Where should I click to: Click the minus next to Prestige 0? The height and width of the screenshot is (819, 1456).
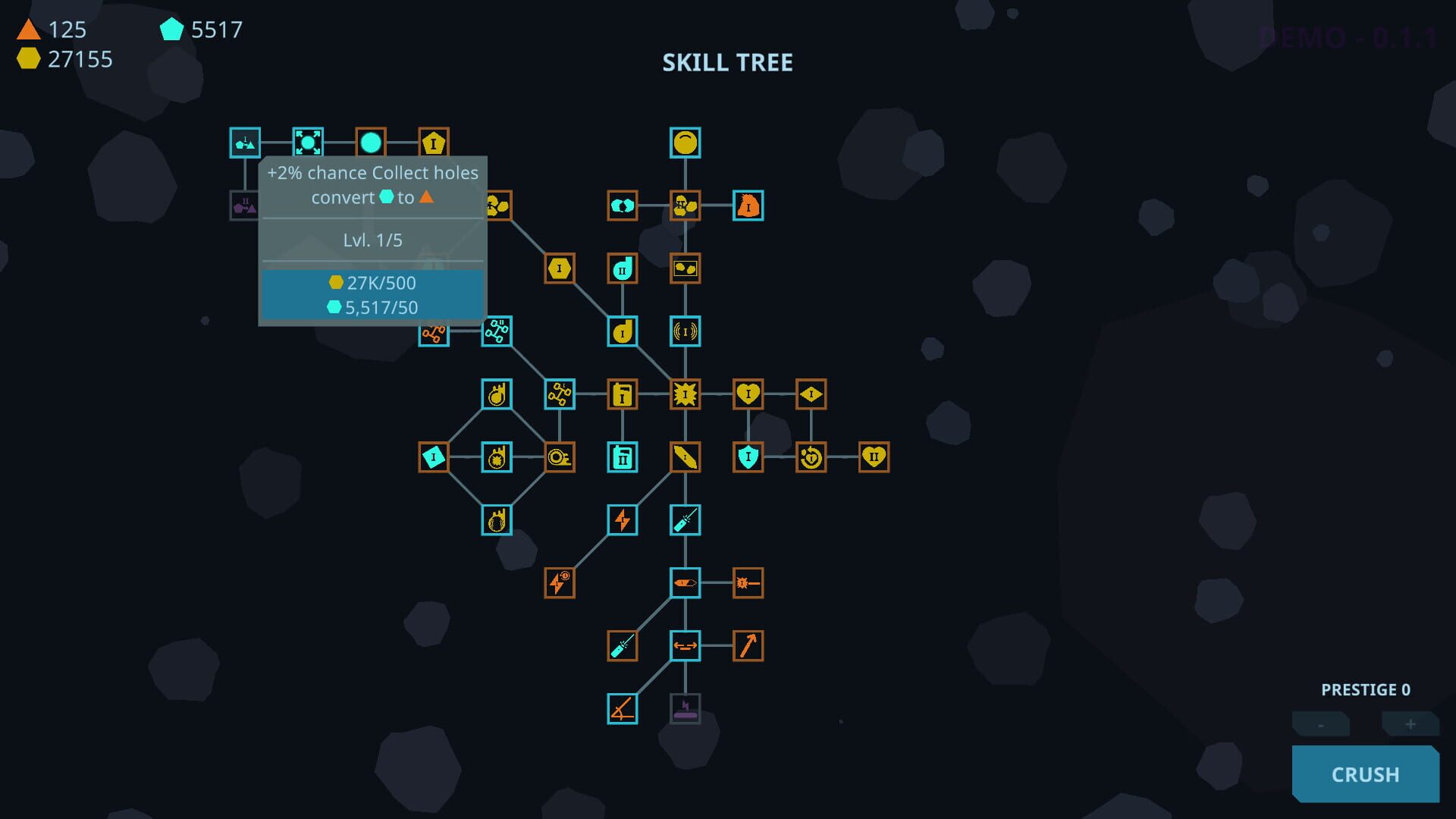tap(1319, 724)
